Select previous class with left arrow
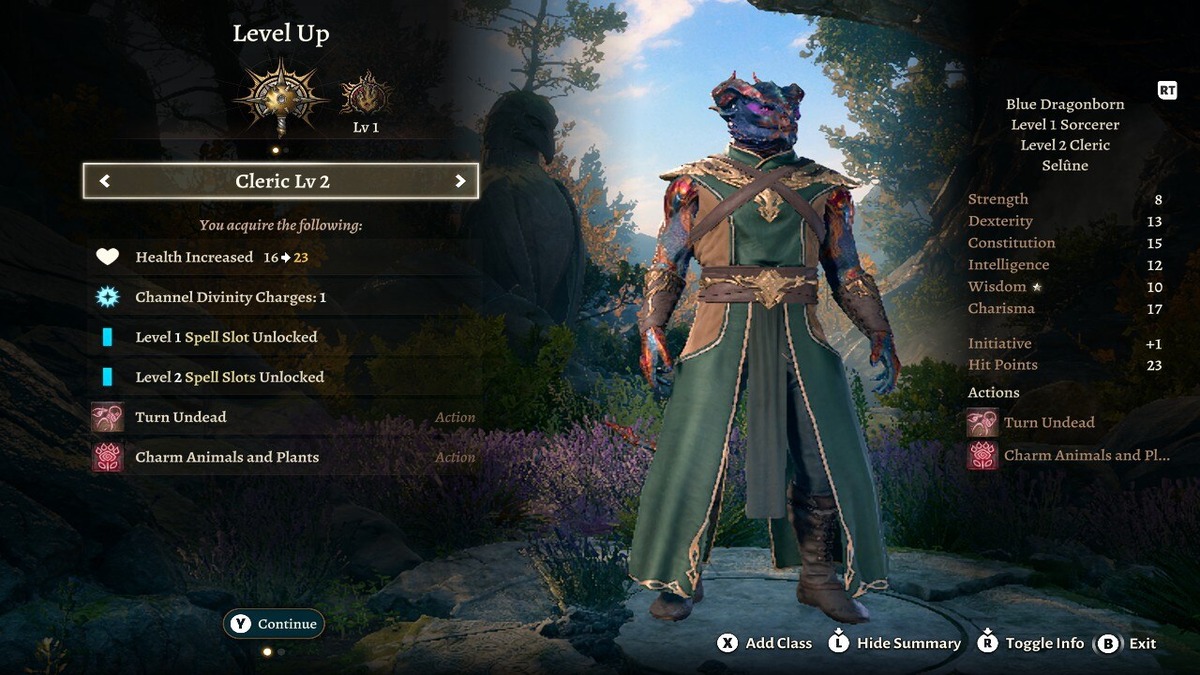Screen dimensions: 1200x675 coord(105,181)
